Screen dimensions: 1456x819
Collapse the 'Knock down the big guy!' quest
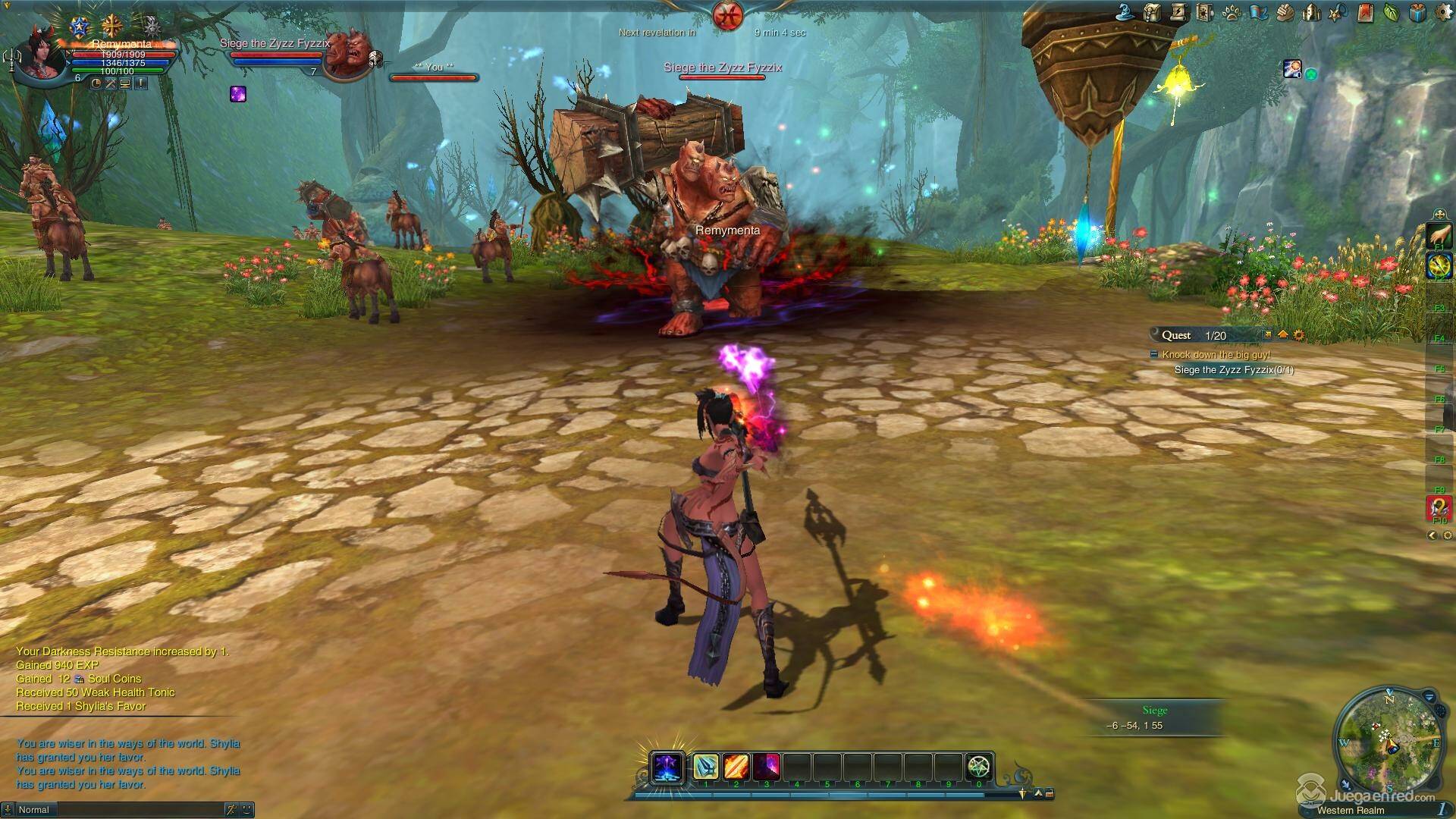[x=1154, y=354]
